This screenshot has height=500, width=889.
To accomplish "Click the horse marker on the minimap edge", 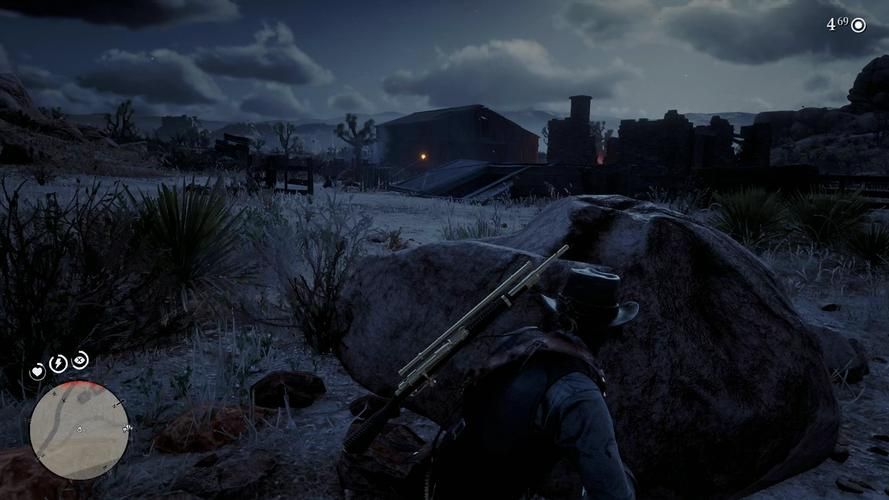I will (x=127, y=428).
